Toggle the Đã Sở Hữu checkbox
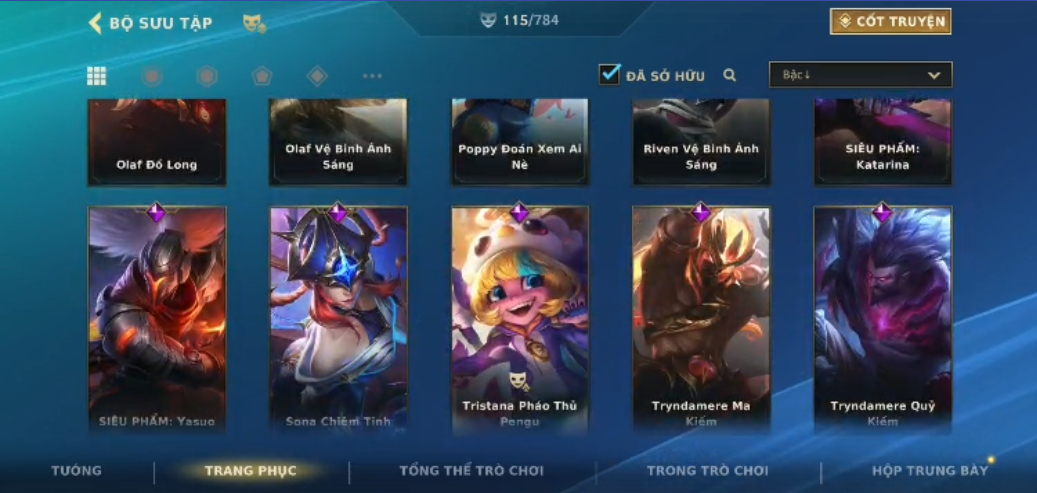 click(609, 75)
